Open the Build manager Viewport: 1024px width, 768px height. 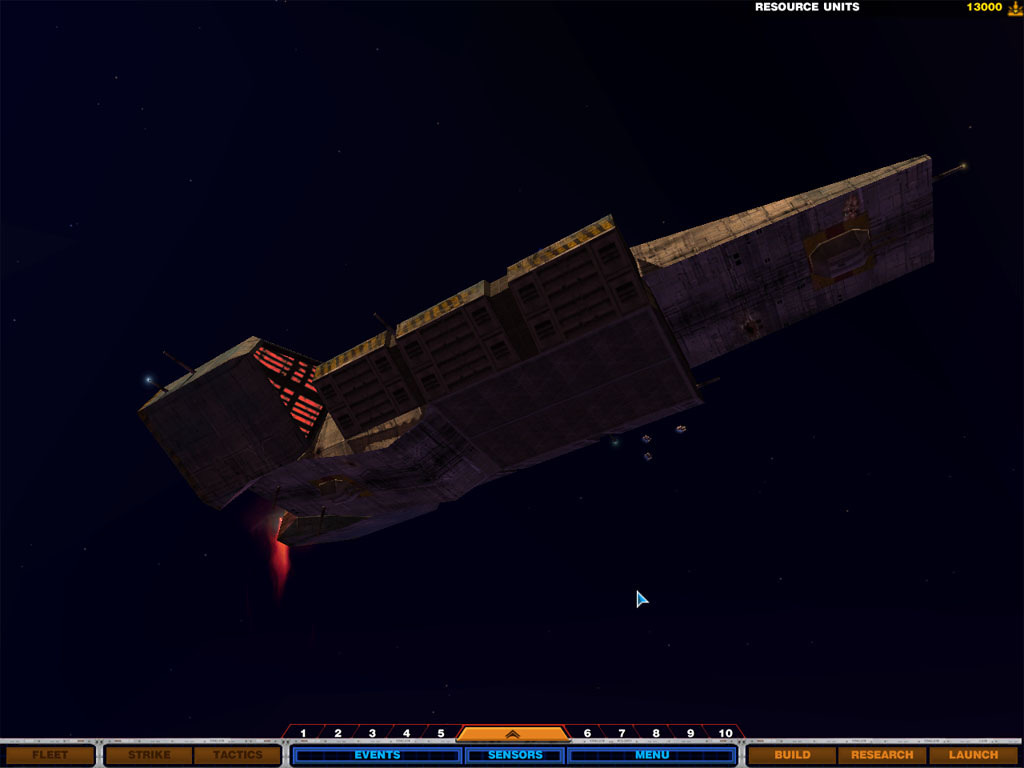pyautogui.click(x=792, y=755)
